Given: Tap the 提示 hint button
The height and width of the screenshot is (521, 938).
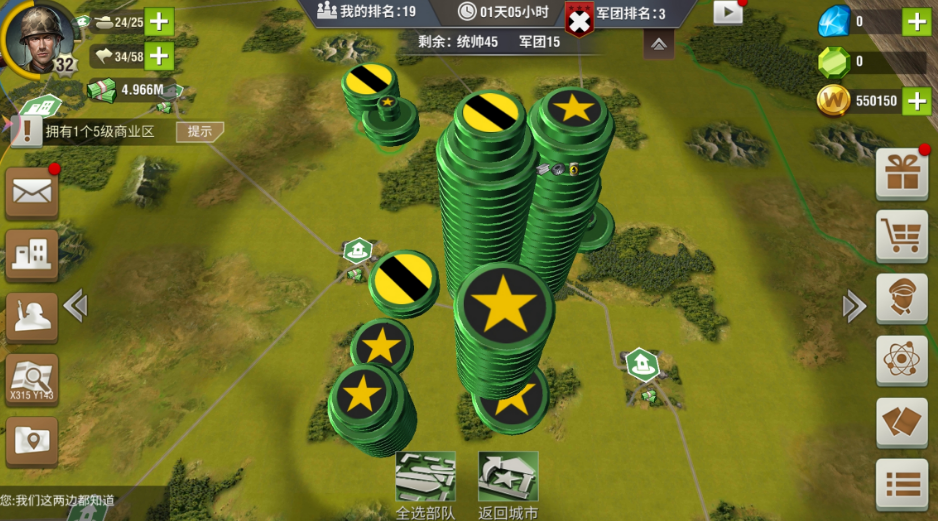Looking at the screenshot, I should 199,131.
